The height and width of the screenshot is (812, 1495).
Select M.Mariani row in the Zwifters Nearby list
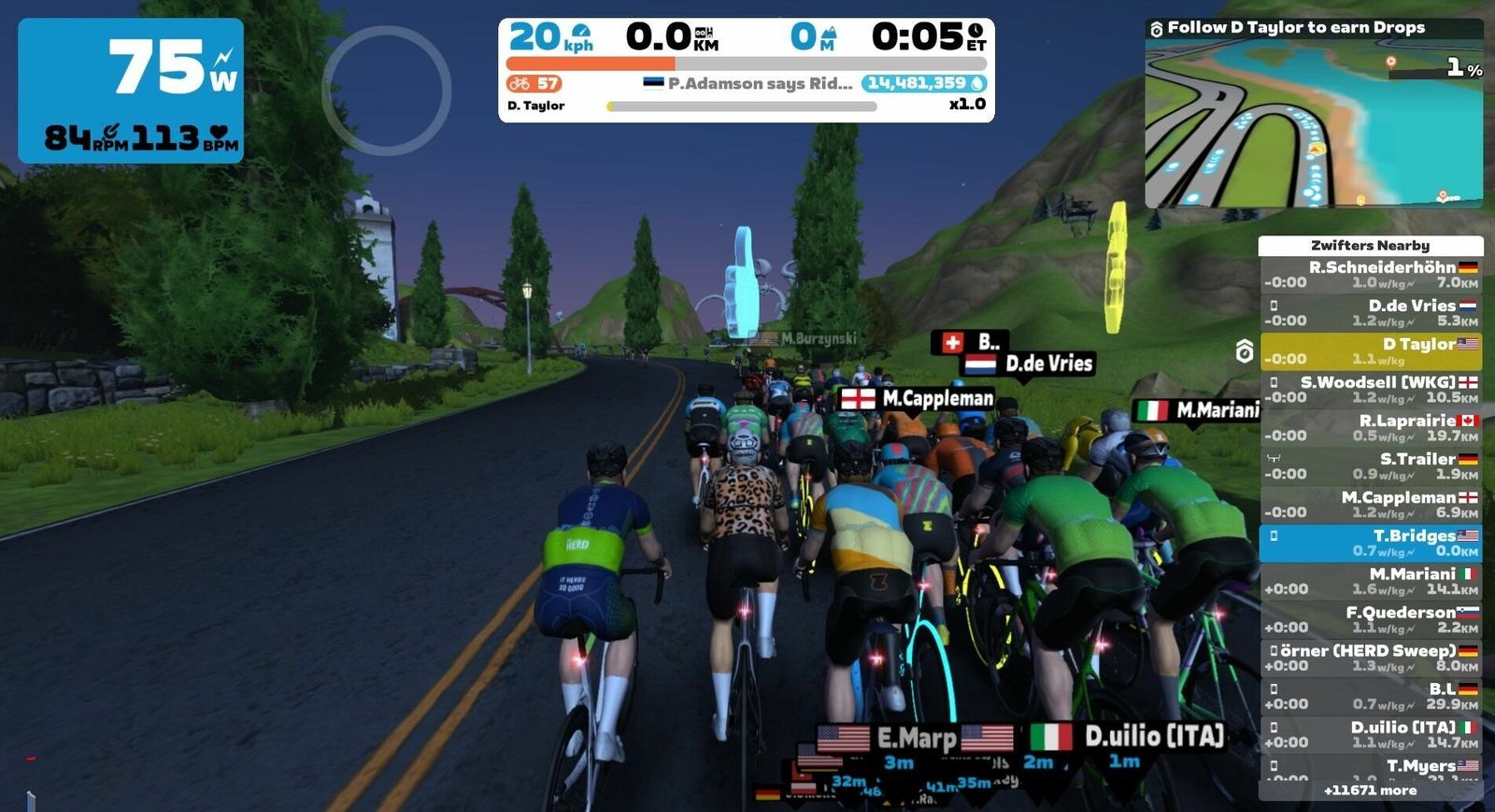coord(1371,581)
